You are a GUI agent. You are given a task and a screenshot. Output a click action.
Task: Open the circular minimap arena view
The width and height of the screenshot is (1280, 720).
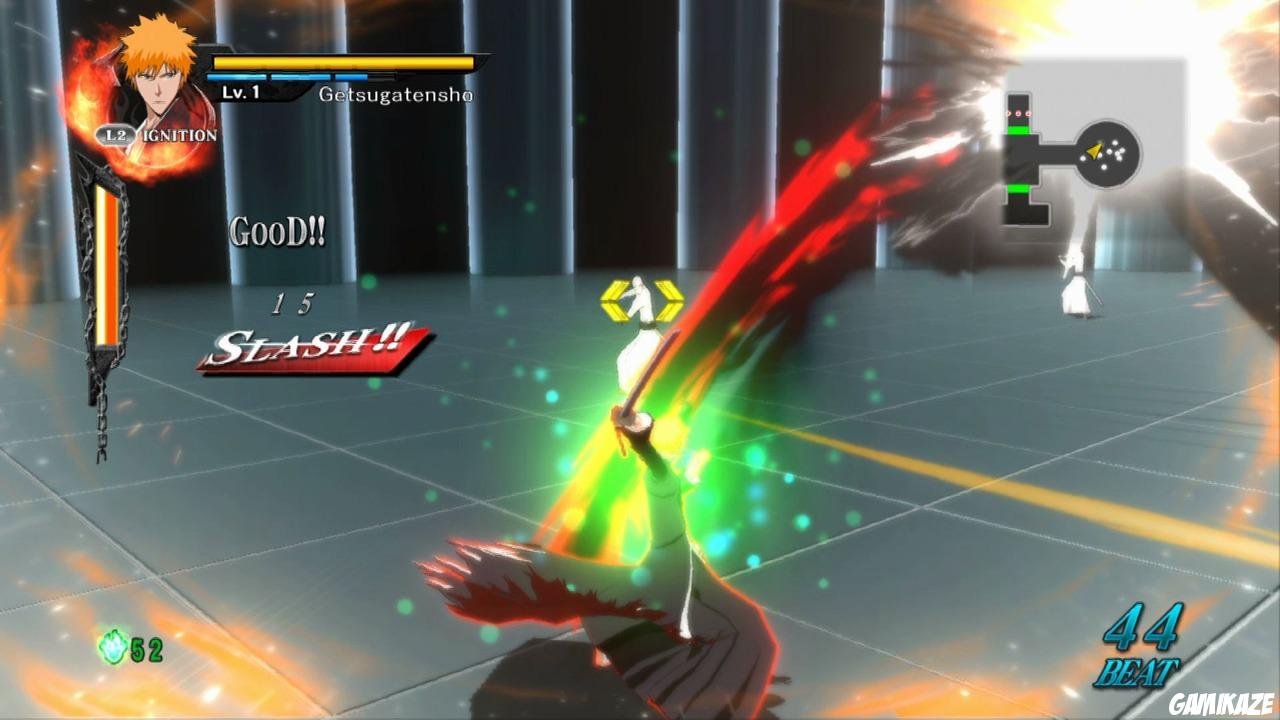(1106, 152)
